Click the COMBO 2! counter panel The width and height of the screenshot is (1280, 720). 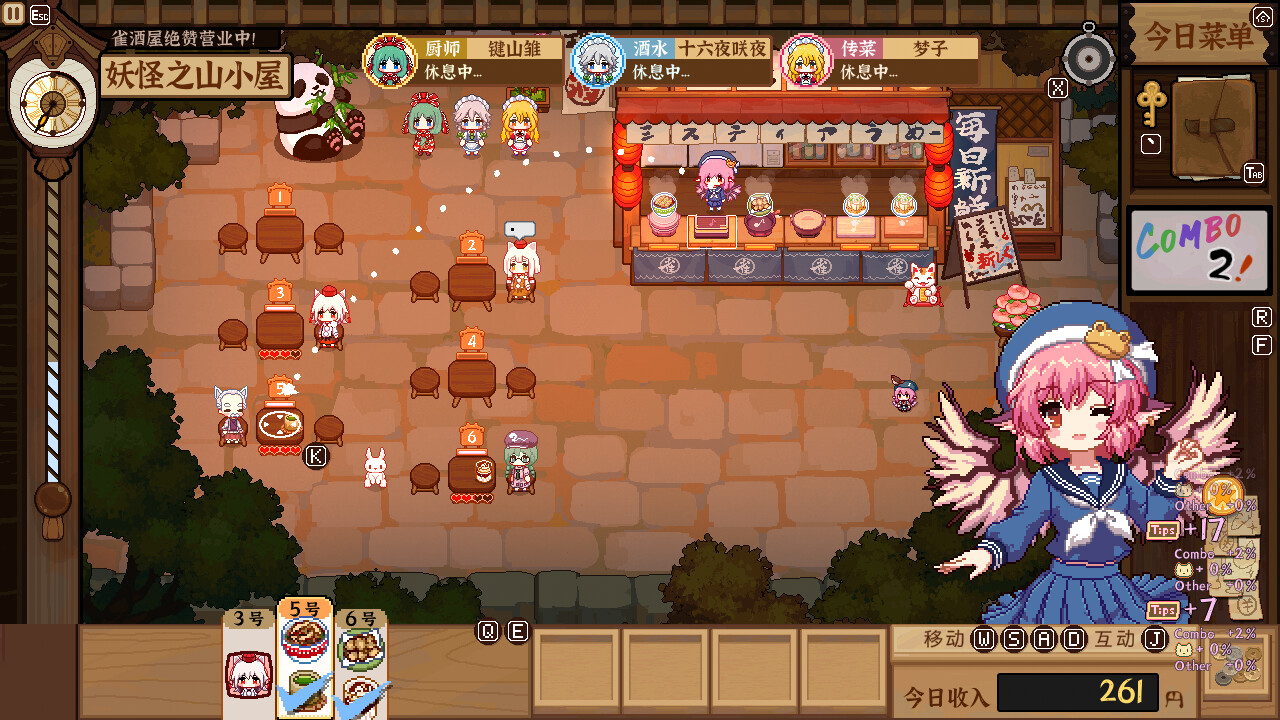pyautogui.click(x=1197, y=249)
